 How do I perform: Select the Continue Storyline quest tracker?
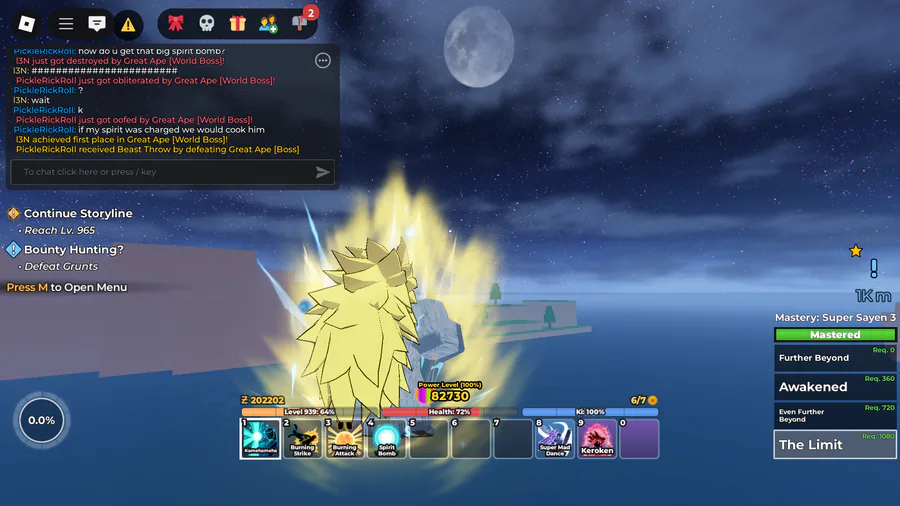coord(78,214)
